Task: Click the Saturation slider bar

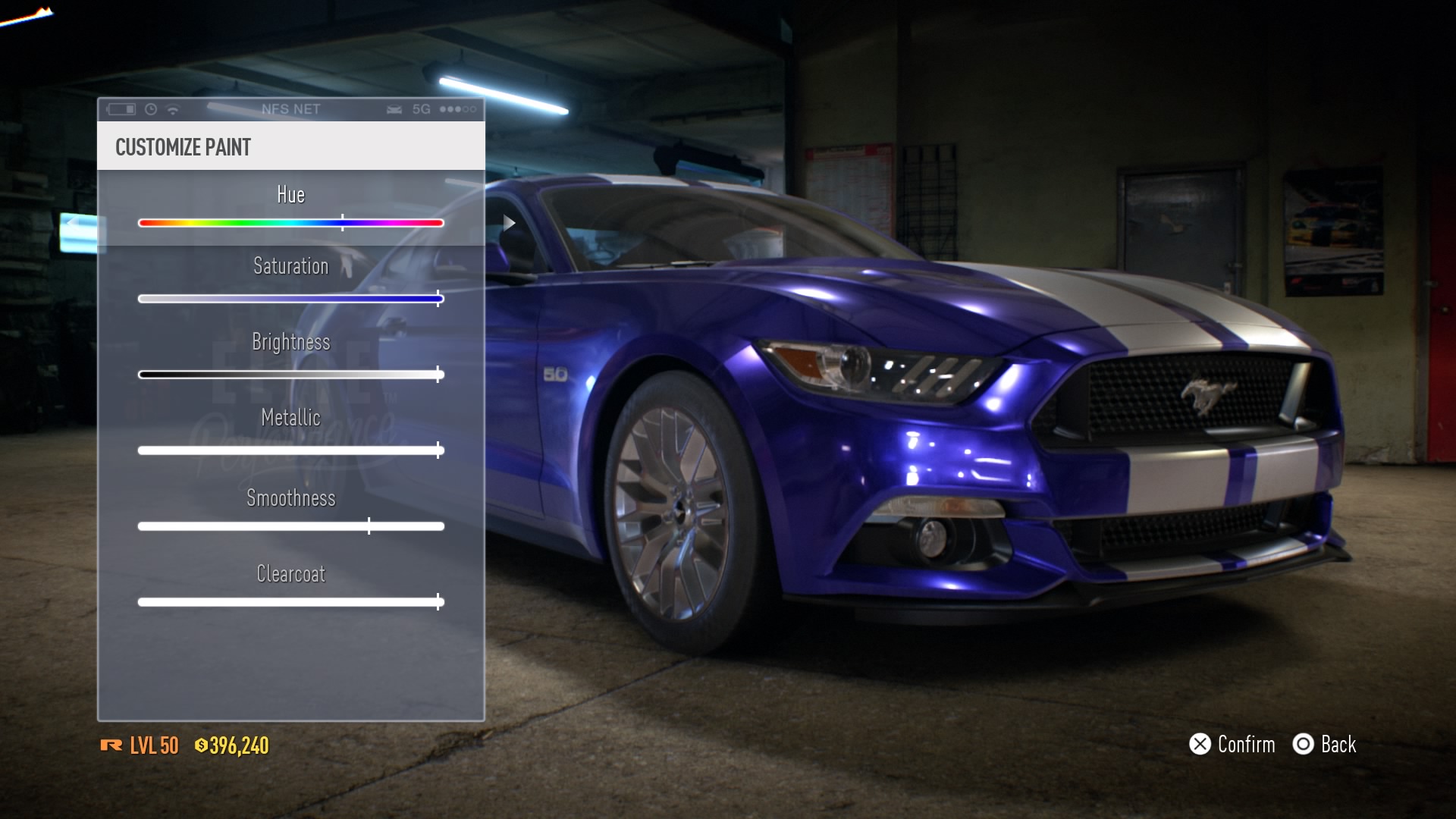Action: click(x=290, y=299)
